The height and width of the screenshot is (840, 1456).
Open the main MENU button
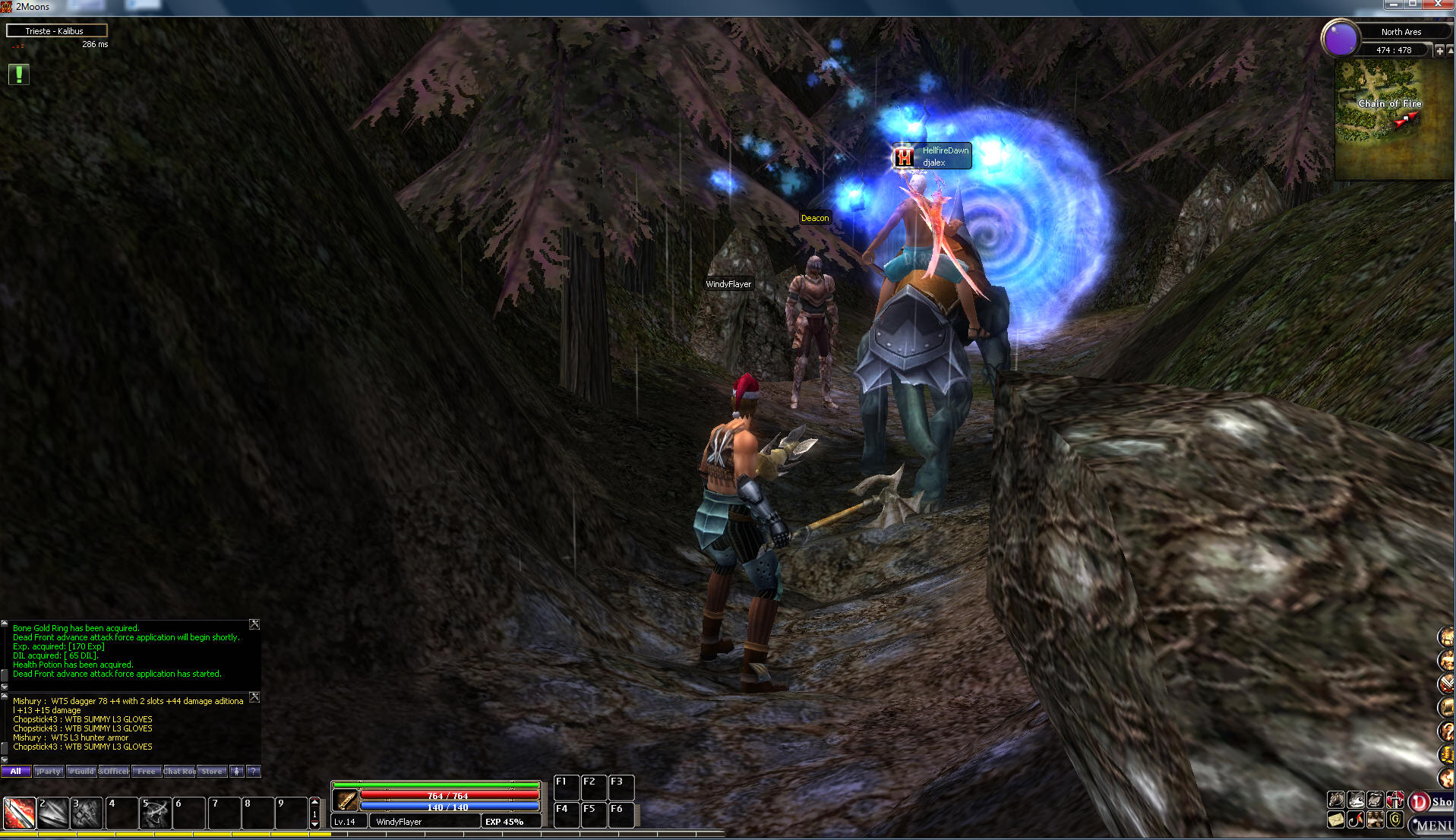coord(1432,825)
